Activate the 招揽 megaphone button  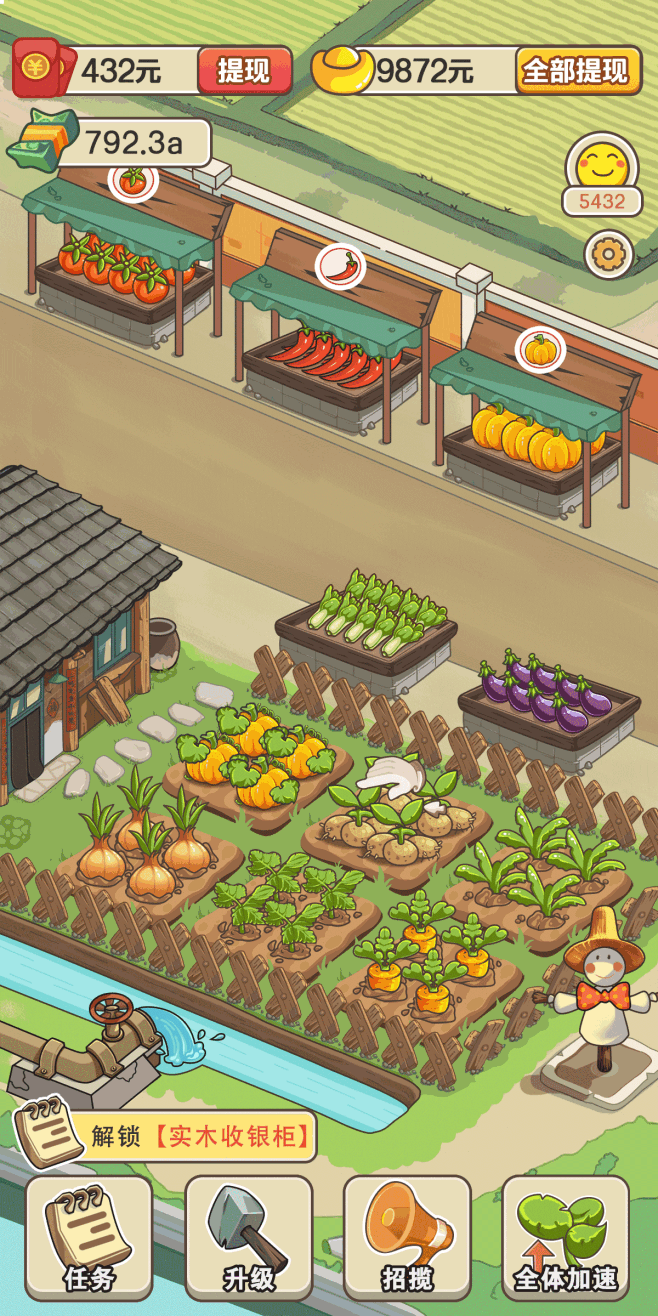407,1237
